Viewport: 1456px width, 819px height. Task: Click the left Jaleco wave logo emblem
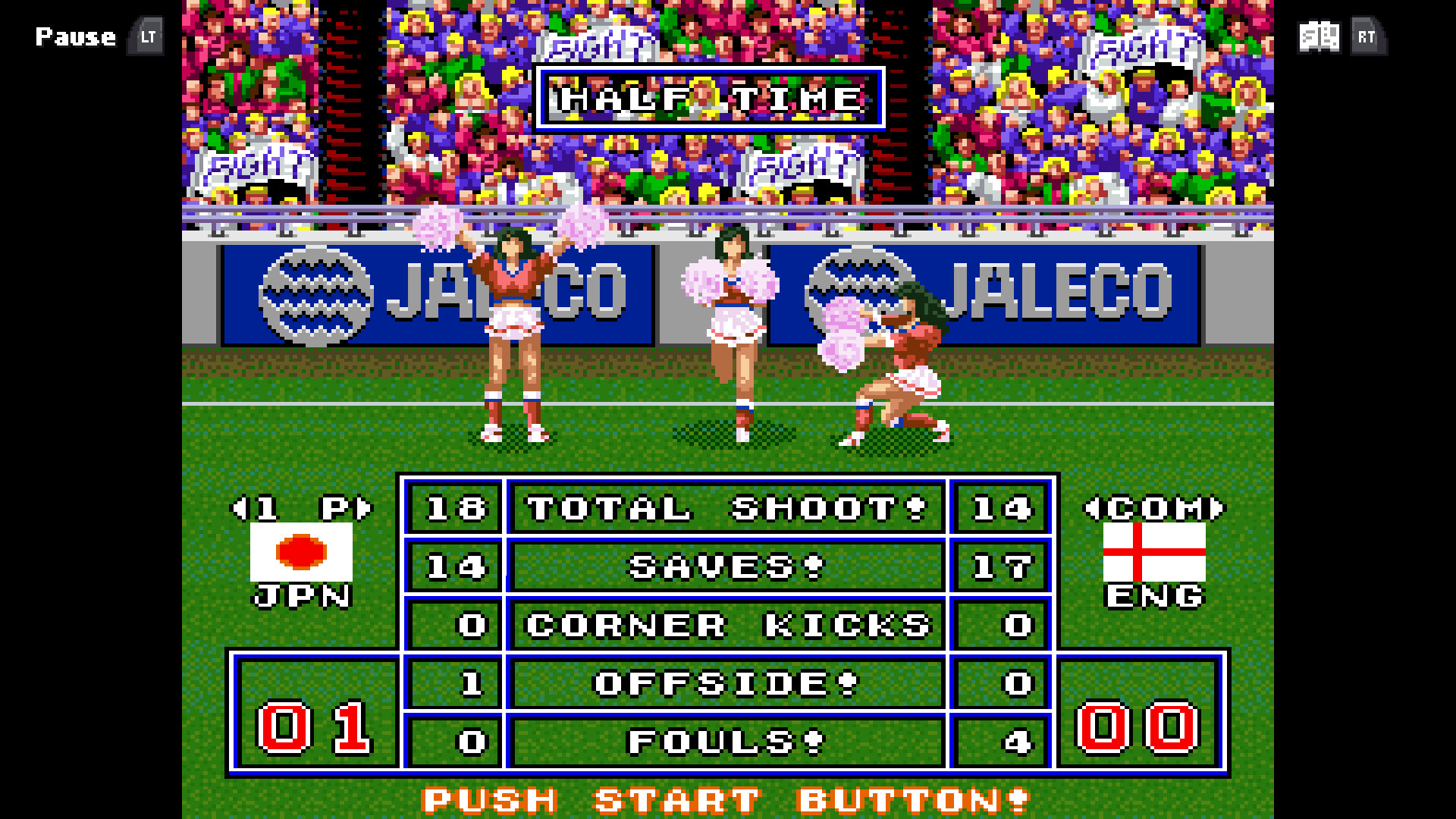click(316, 295)
